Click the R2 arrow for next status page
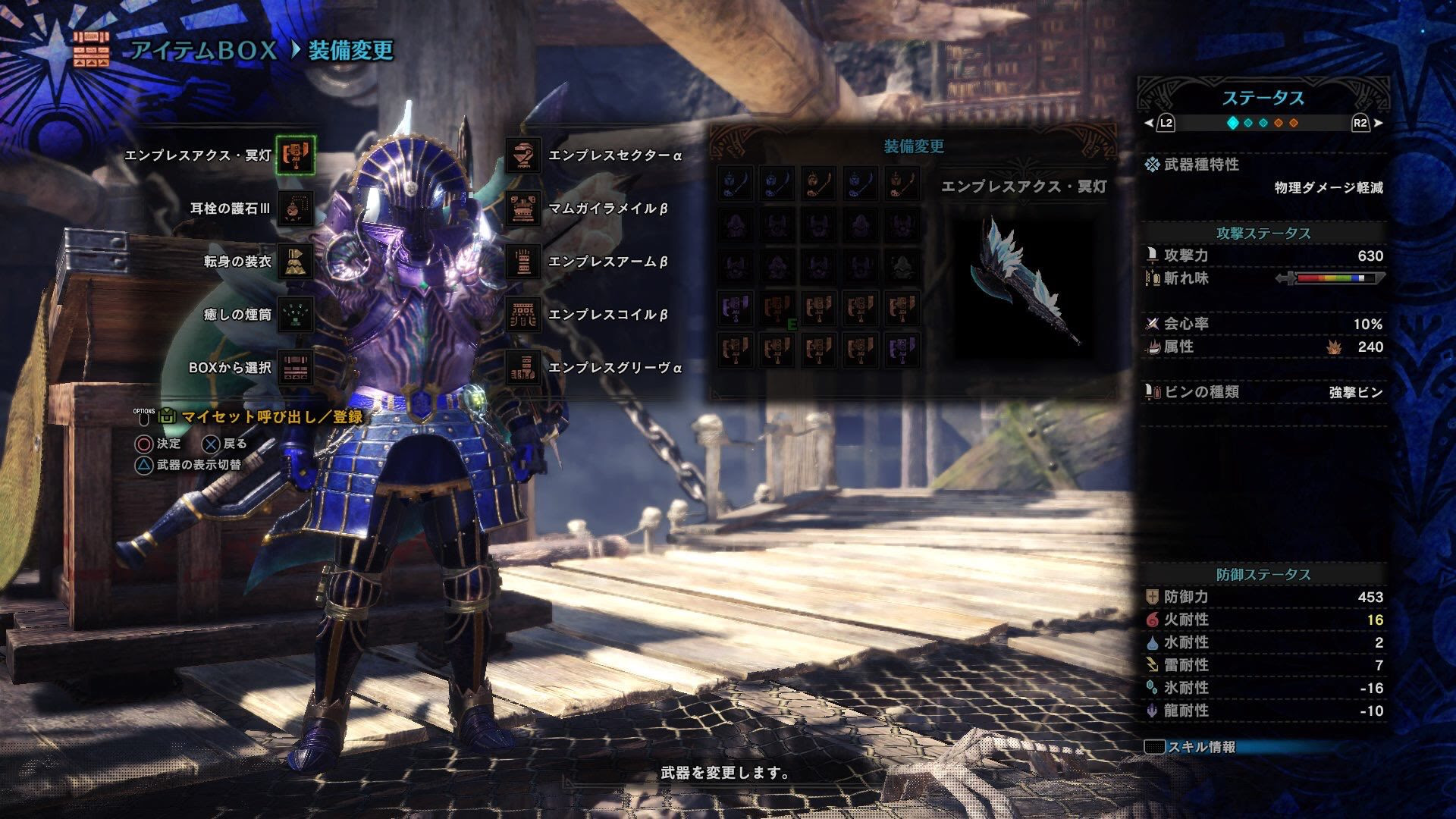The width and height of the screenshot is (1456, 819). 1377,124
